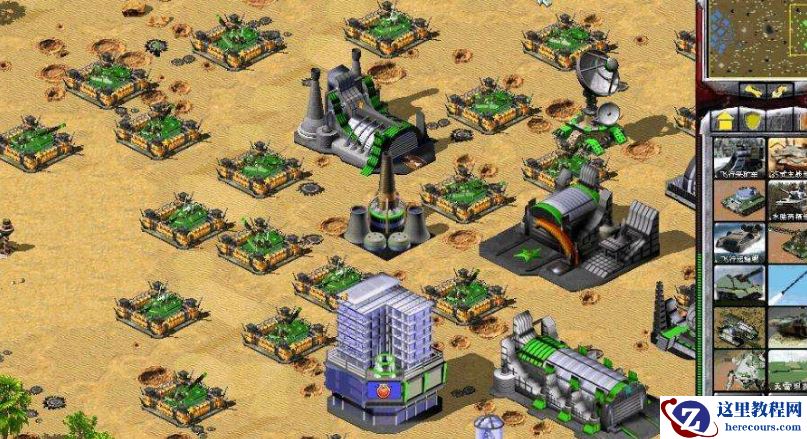
Task: Queue the green tank on brown ground
Action: (x=739, y=200)
